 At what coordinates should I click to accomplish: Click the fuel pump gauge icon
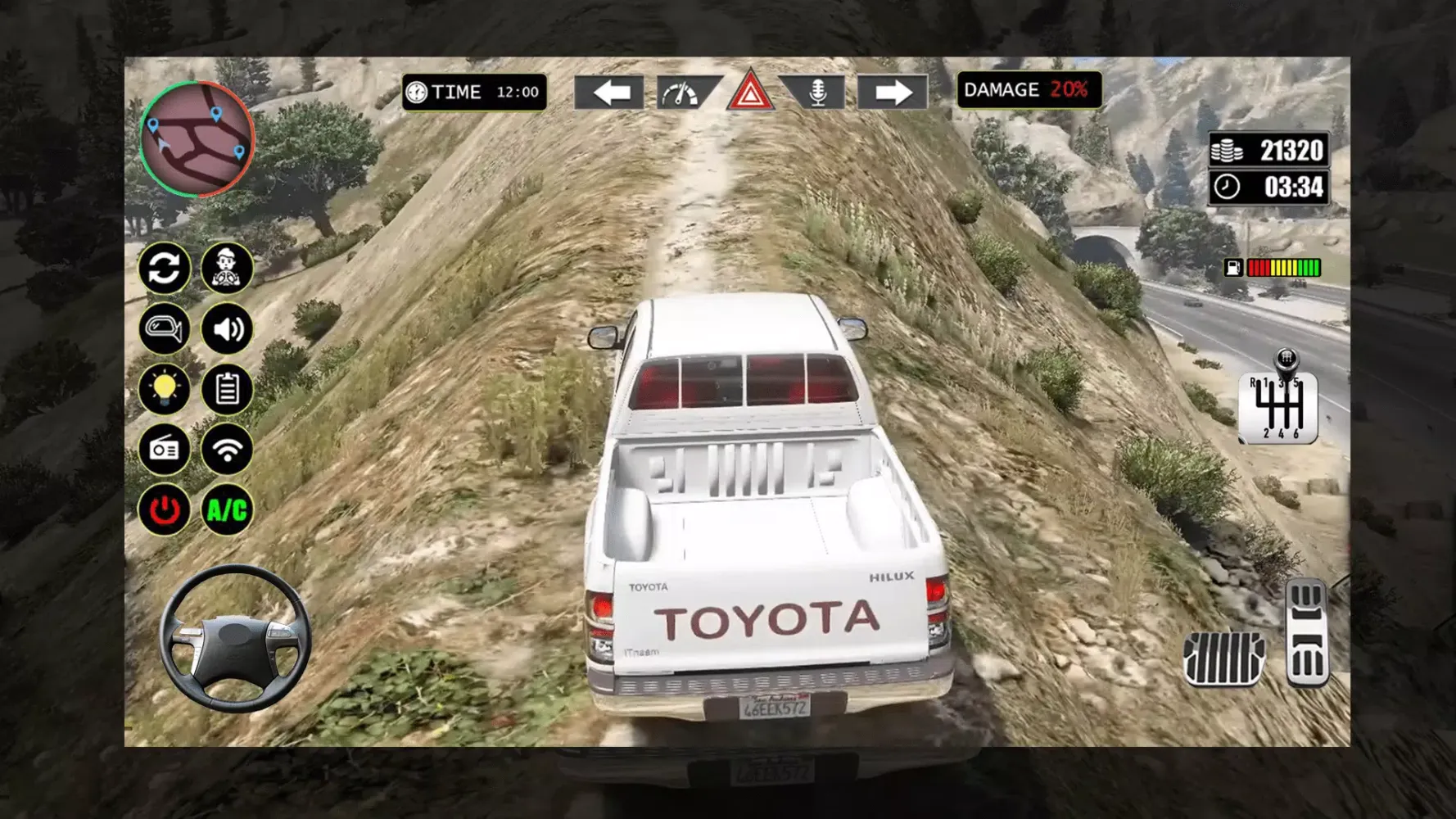coord(1233,267)
